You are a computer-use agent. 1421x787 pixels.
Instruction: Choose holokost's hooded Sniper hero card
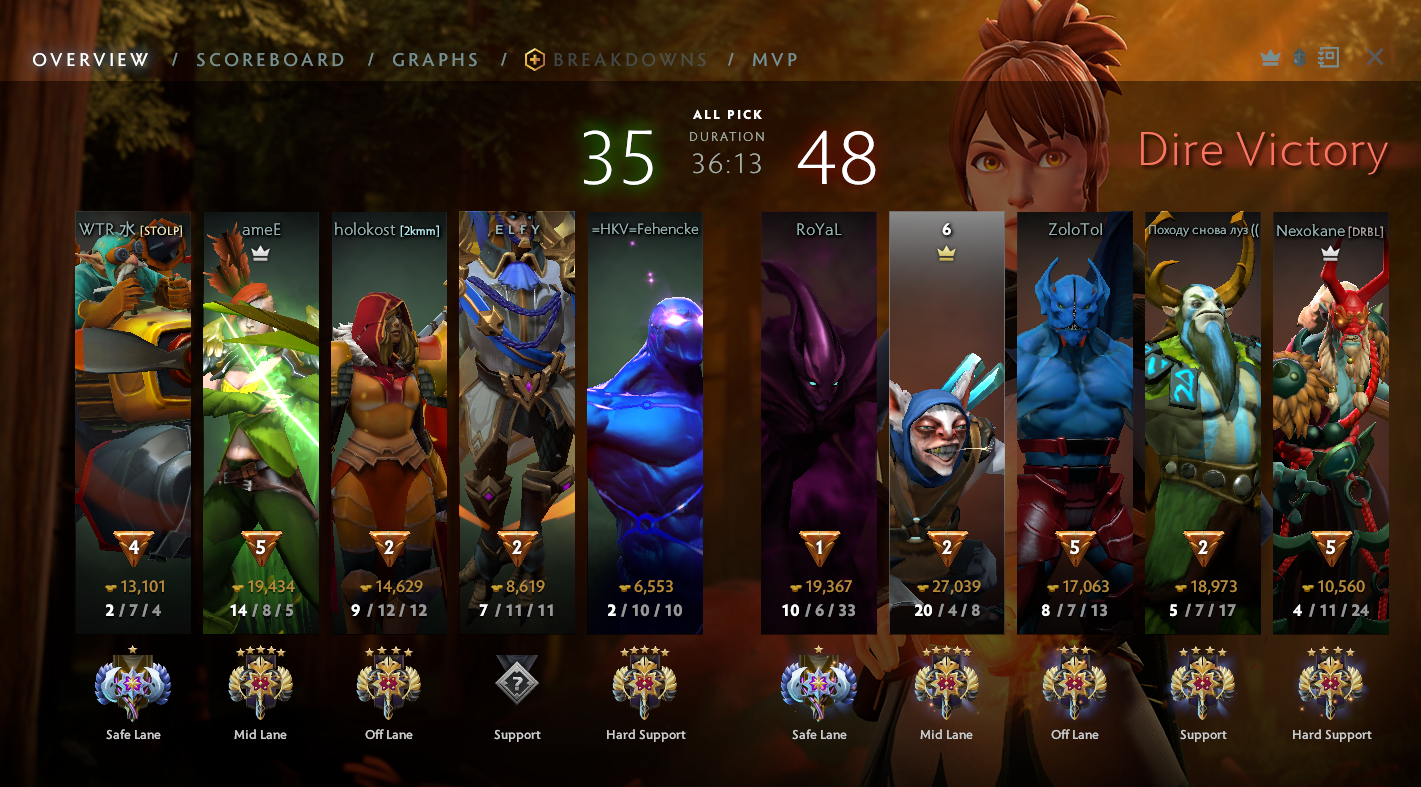[x=389, y=420]
